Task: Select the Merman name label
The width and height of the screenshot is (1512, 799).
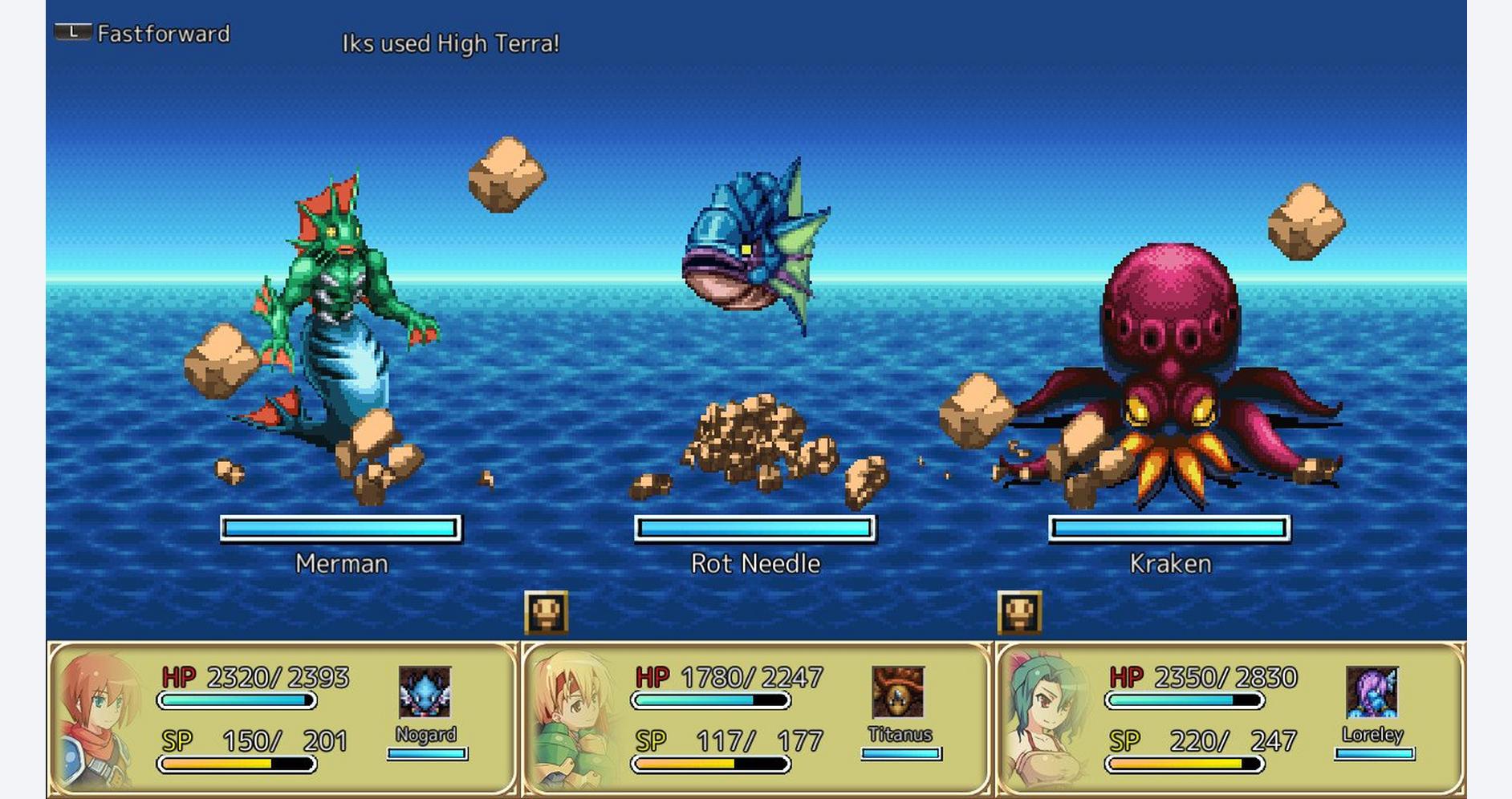Action: pyautogui.click(x=339, y=564)
